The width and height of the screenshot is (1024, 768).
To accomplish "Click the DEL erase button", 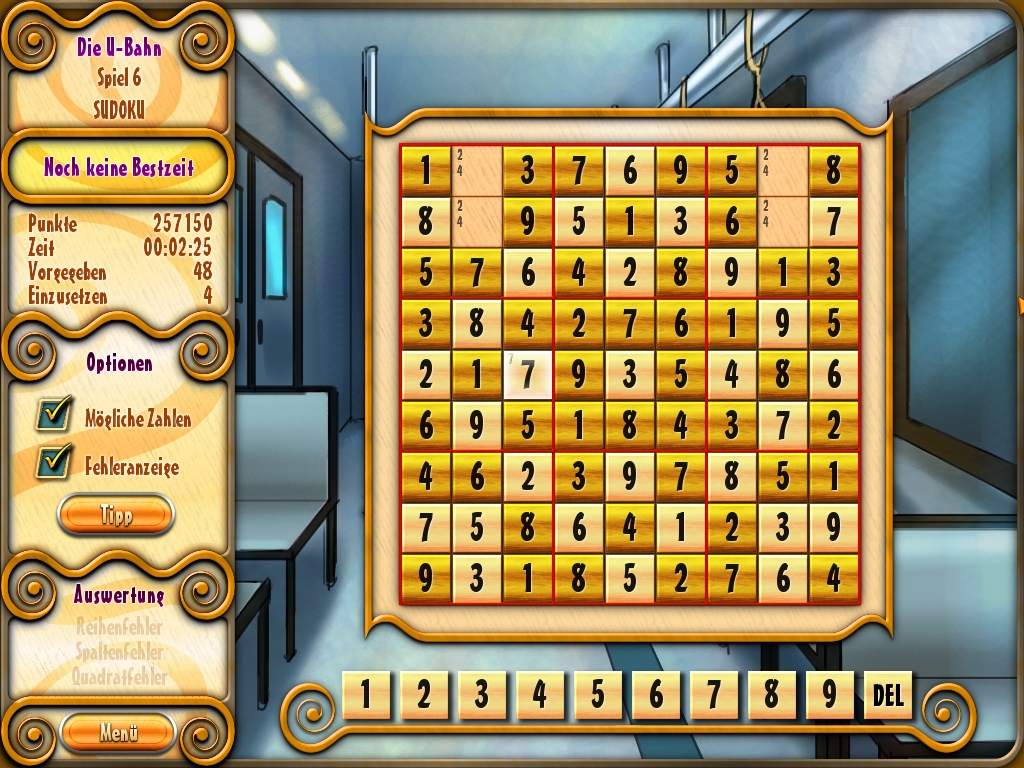I will pos(888,695).
